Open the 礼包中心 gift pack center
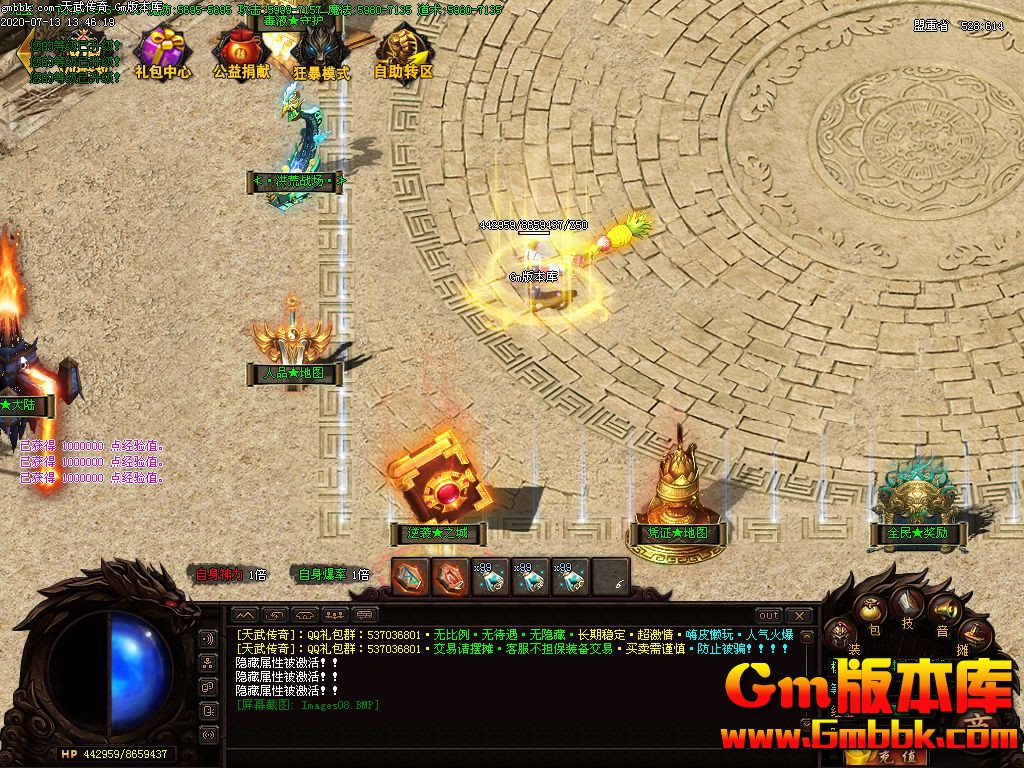The image size is (1024, 768). pos(163,50)
